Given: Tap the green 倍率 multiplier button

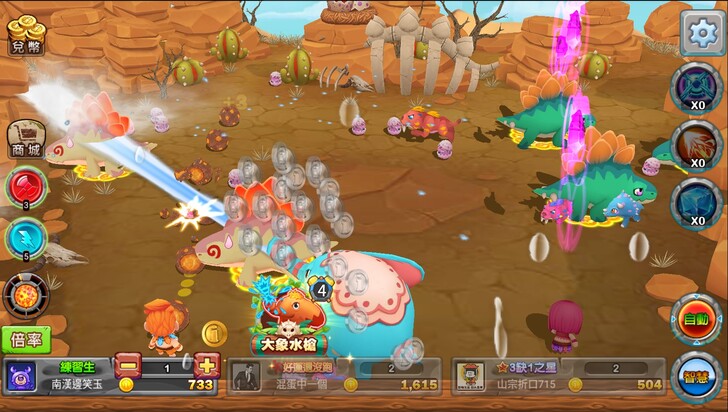Looking at the screenshot, I should tap(26, 339).
